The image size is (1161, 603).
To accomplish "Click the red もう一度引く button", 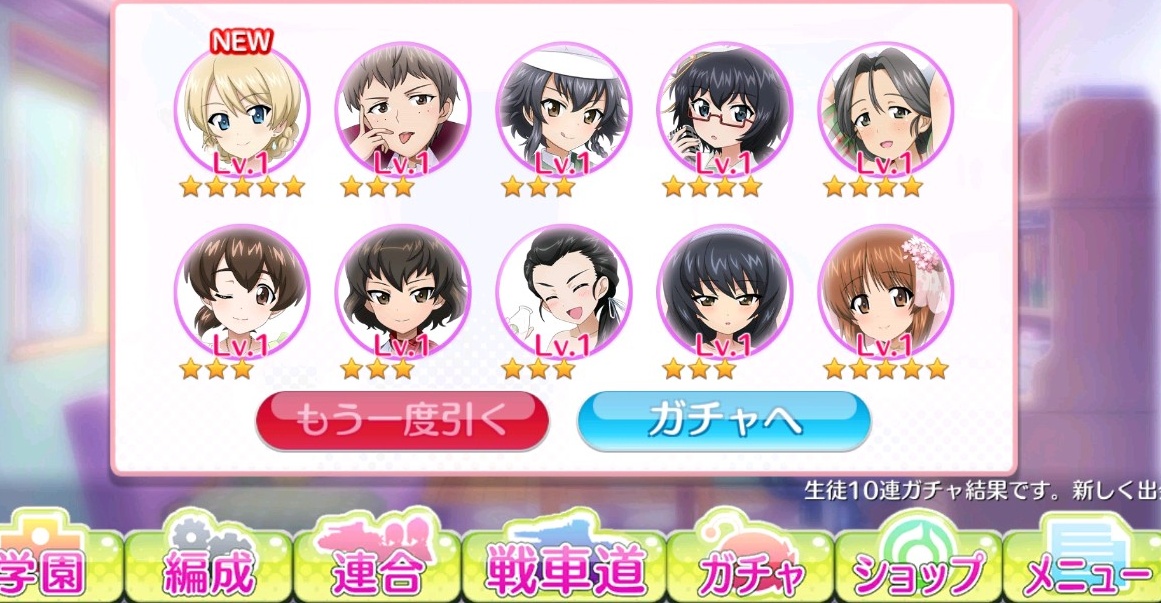I will click(402, 421).
